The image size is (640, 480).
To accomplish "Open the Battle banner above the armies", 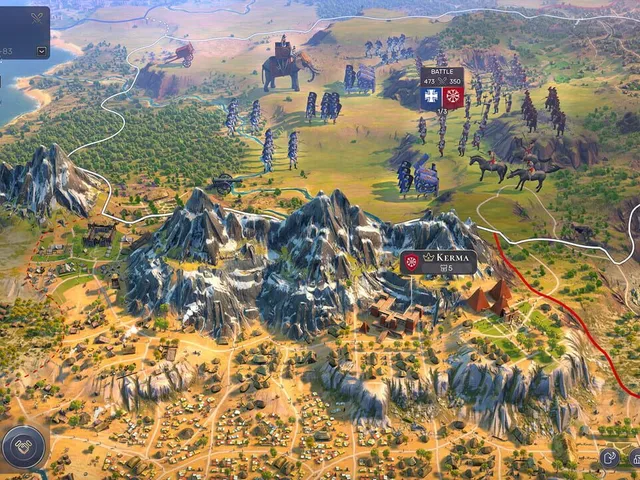I will [x=441, y=88].
